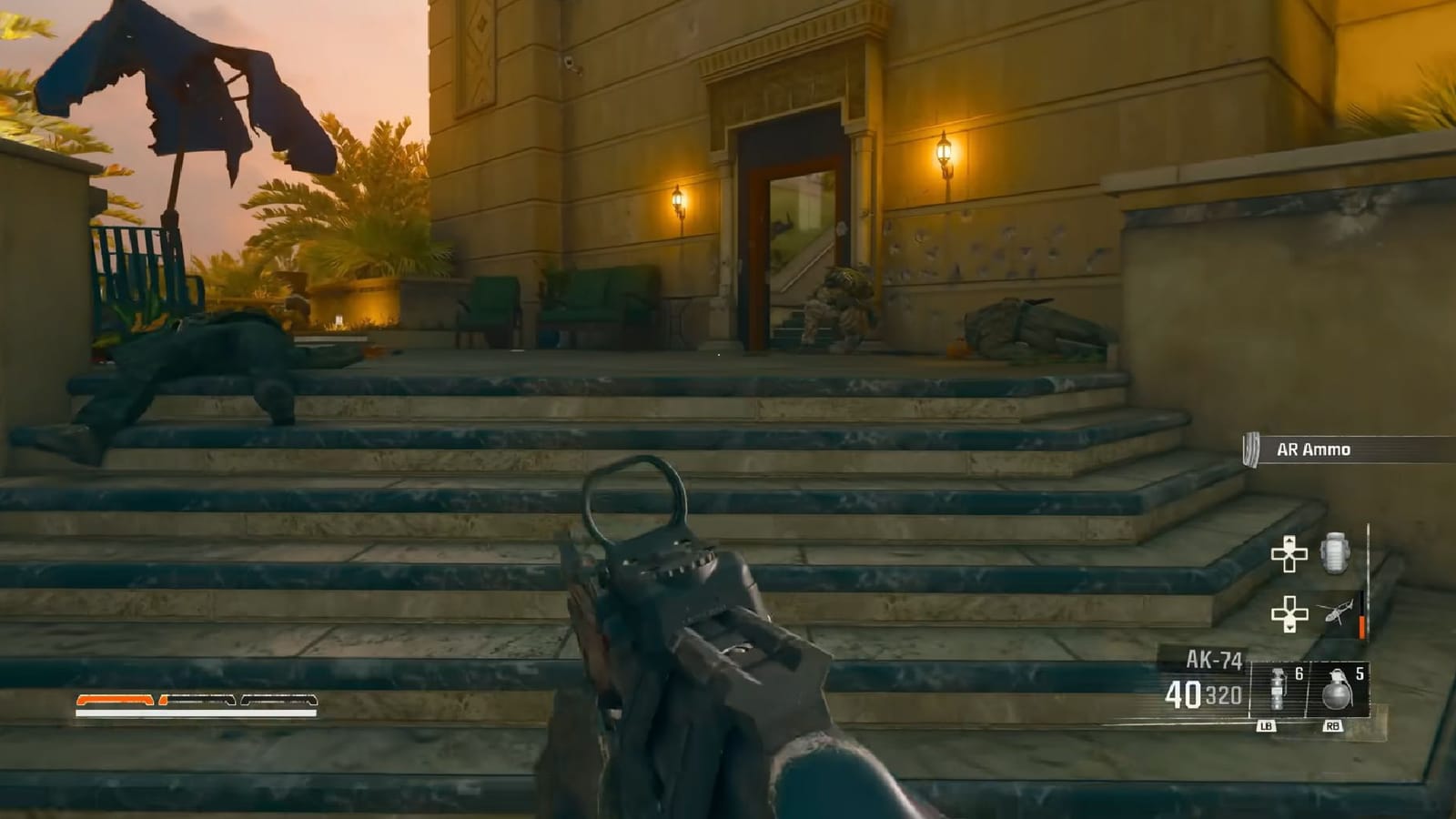Click the RB button prompt icon
The image size is (1456, 819).
[1334, 725]
